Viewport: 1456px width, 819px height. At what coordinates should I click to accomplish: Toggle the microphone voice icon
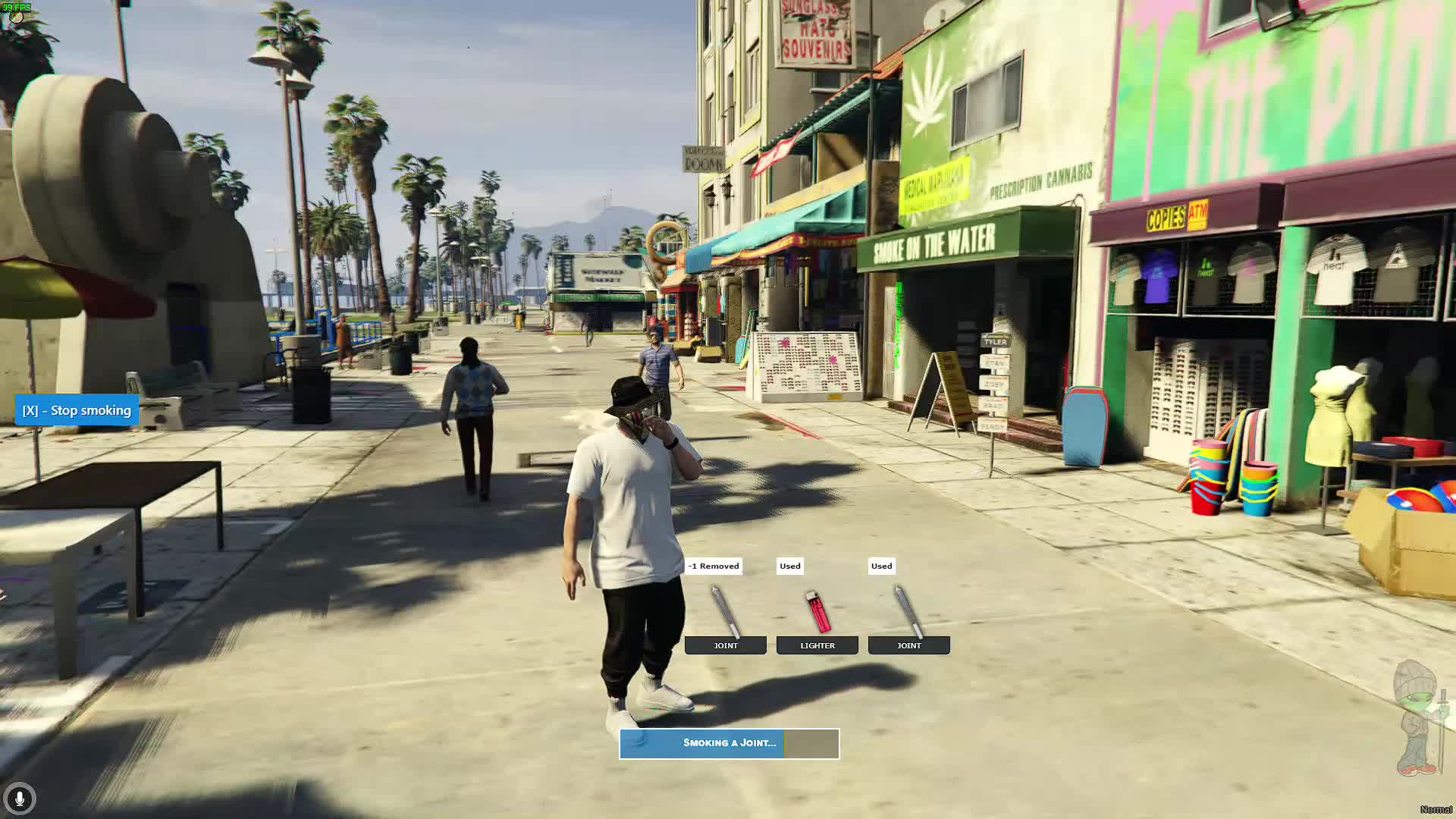click(20, 799)
